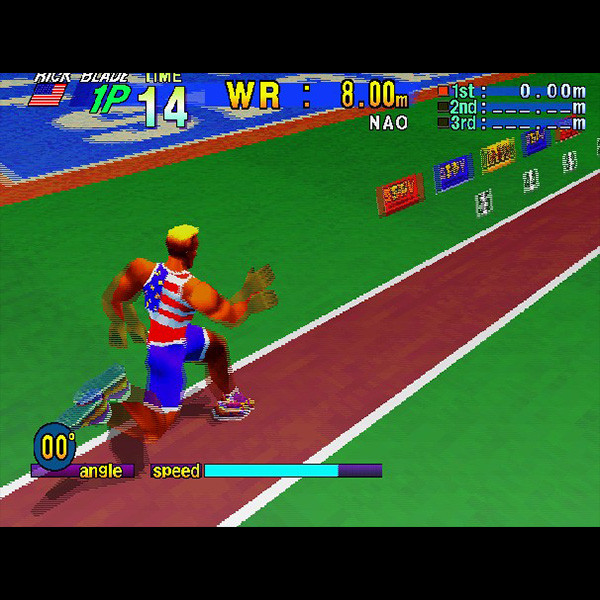Click the USA flag icon

47,94
